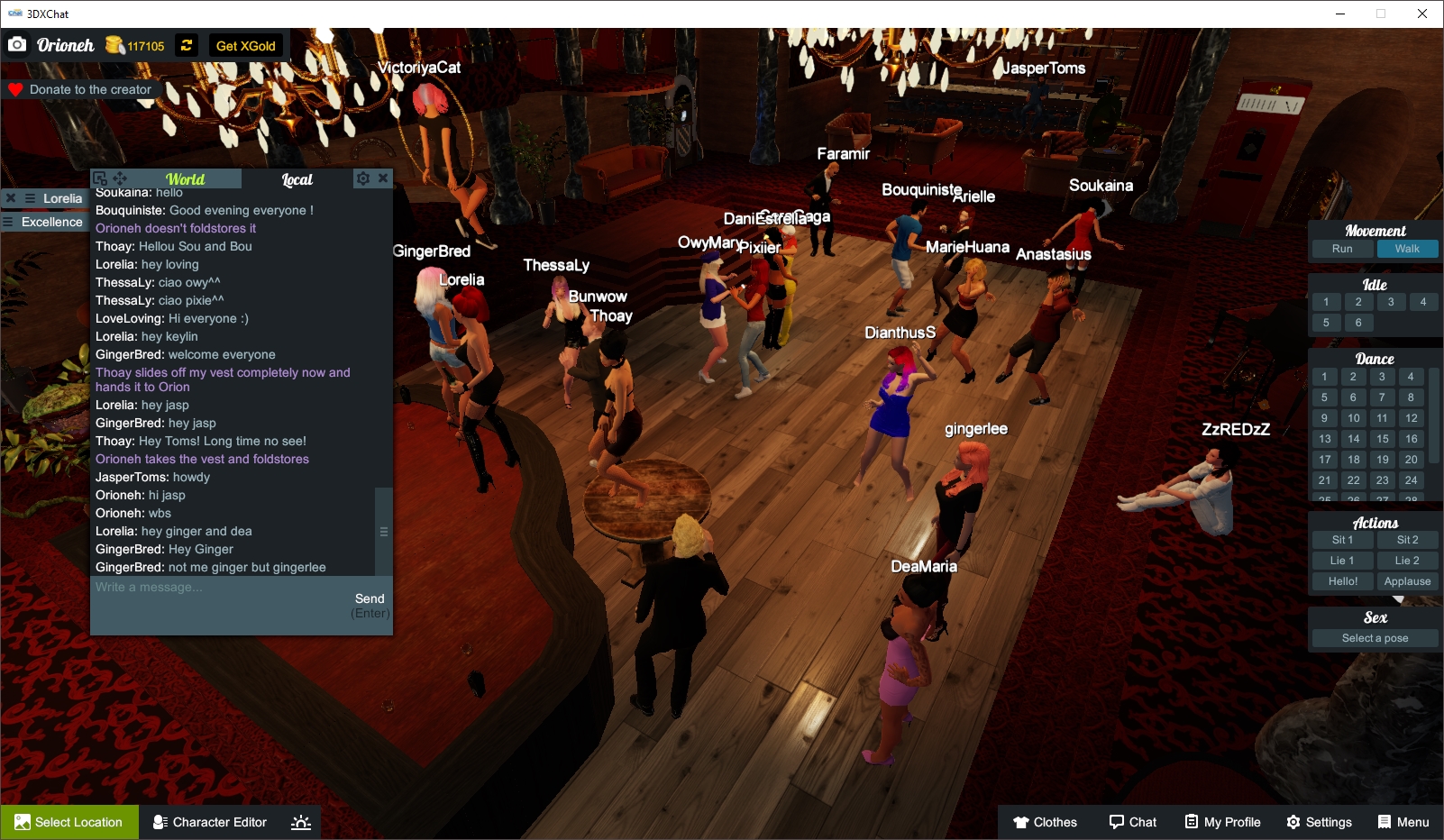The image size is (1444, 840).
Task: Take a screenshot using the camera icon
Action: 16,43
